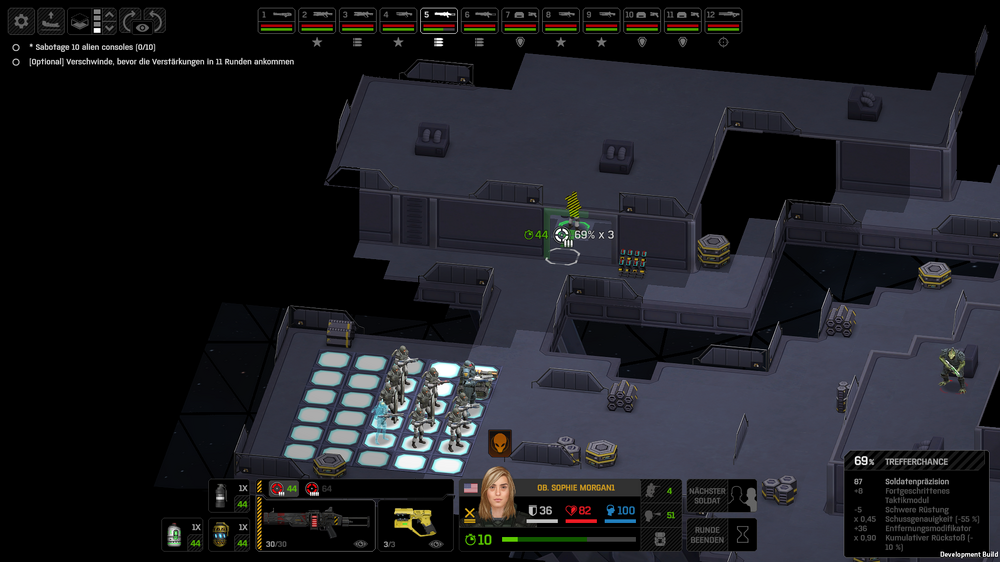Click the evacuate ship icon button
The height and width of the screenshot is (562, 1000).
(50, 21)
